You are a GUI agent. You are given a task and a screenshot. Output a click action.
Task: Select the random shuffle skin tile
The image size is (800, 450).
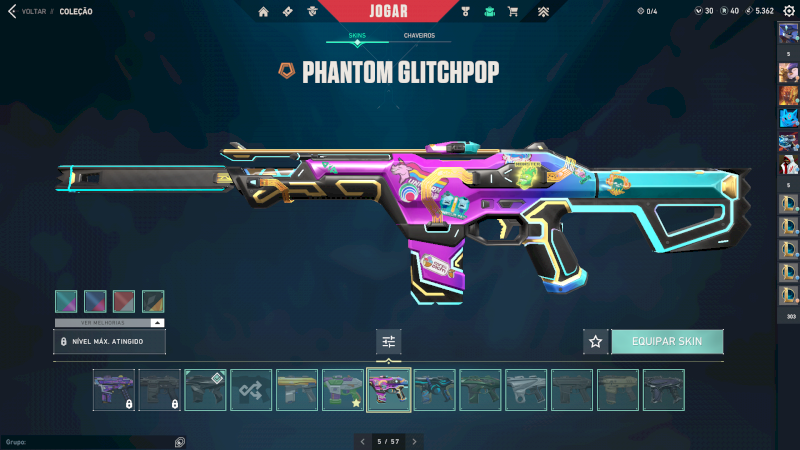(x=251, y=390)
